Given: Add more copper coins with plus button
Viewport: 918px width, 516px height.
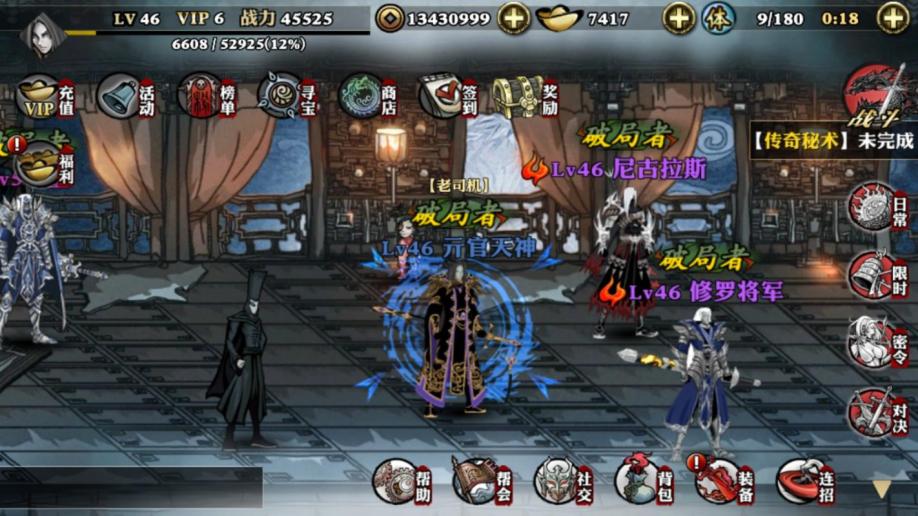Looking at the screenshot, I should (514, 18).
